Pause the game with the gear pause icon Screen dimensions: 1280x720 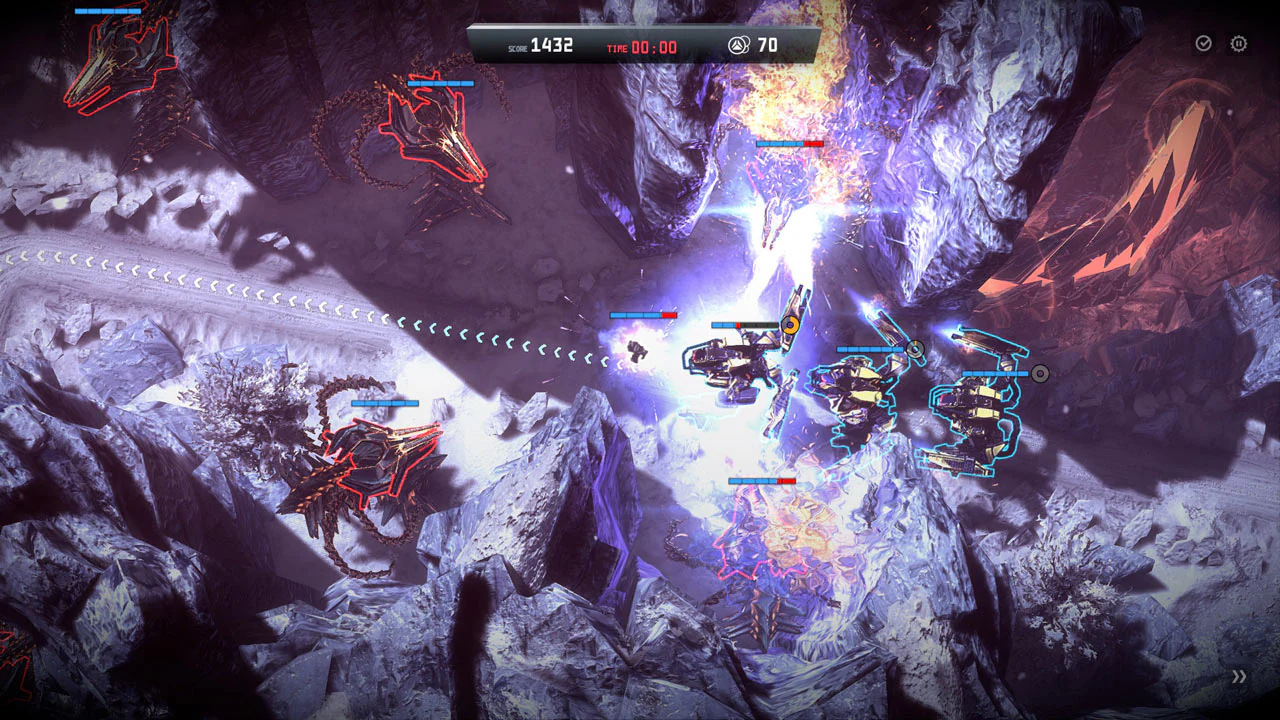(x=1237, y=43)
